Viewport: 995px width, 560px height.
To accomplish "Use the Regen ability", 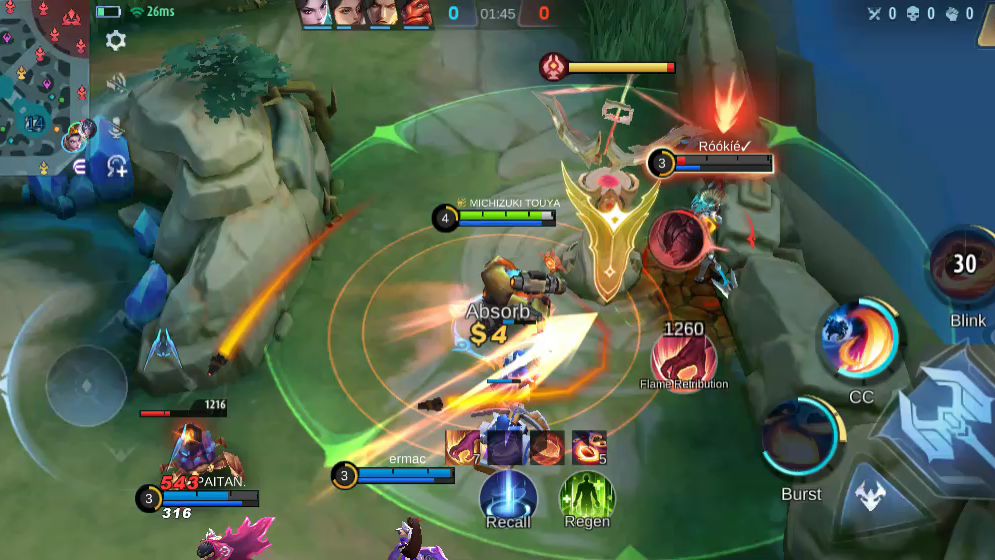I will coord(587,495).
